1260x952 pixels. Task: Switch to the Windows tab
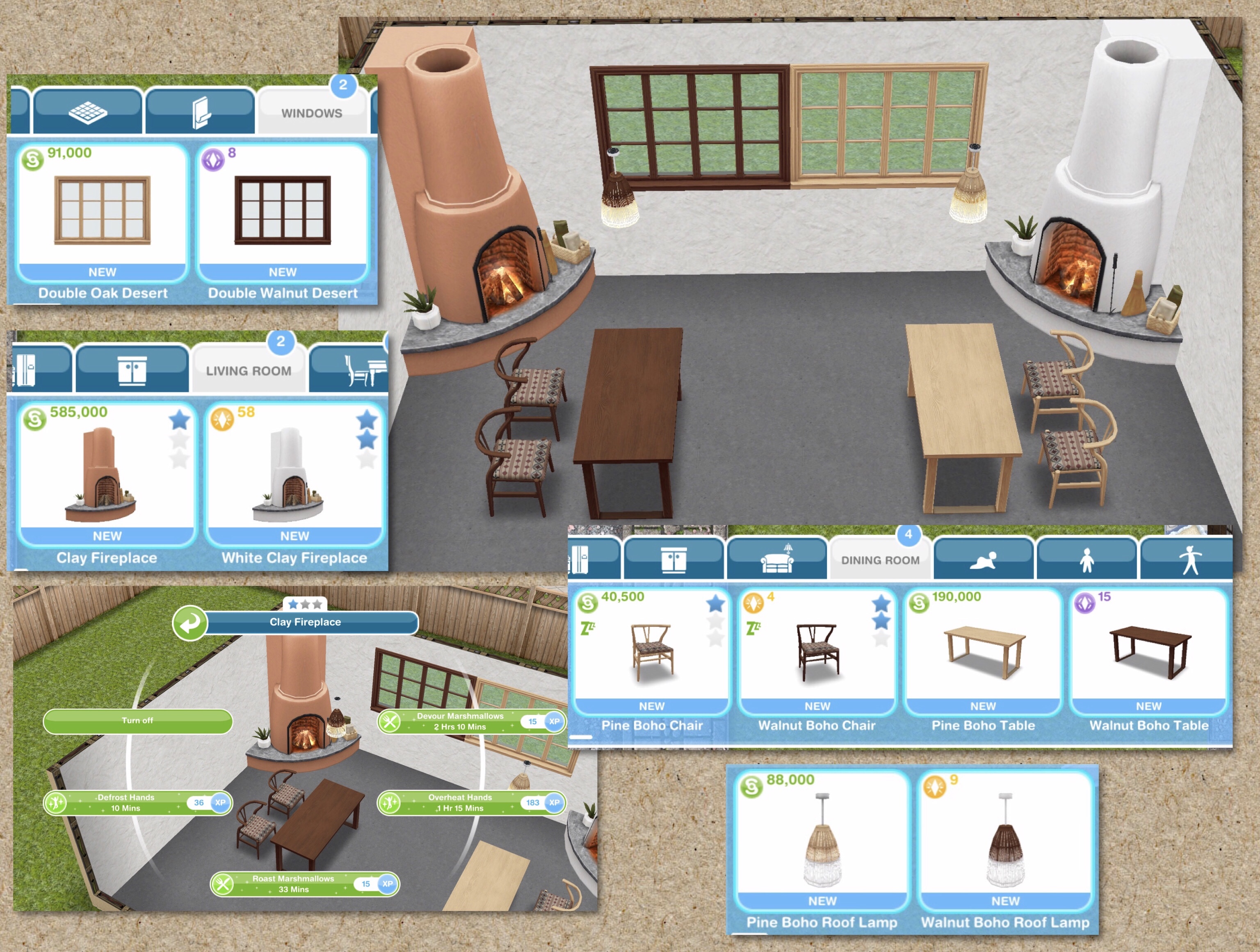click(x=312, y=112)
